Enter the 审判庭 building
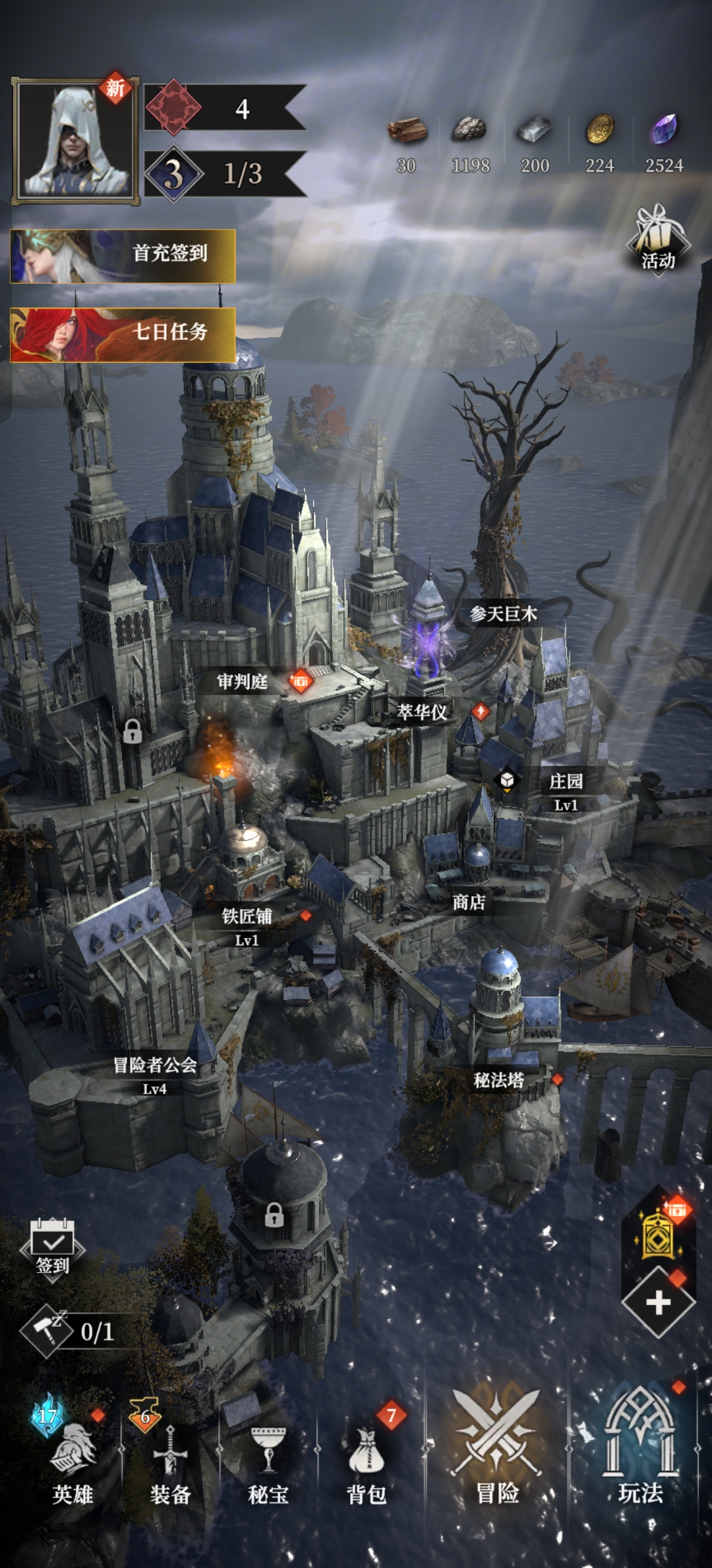712x1568 pixels. pyautogui.click(x=243, y=682)
